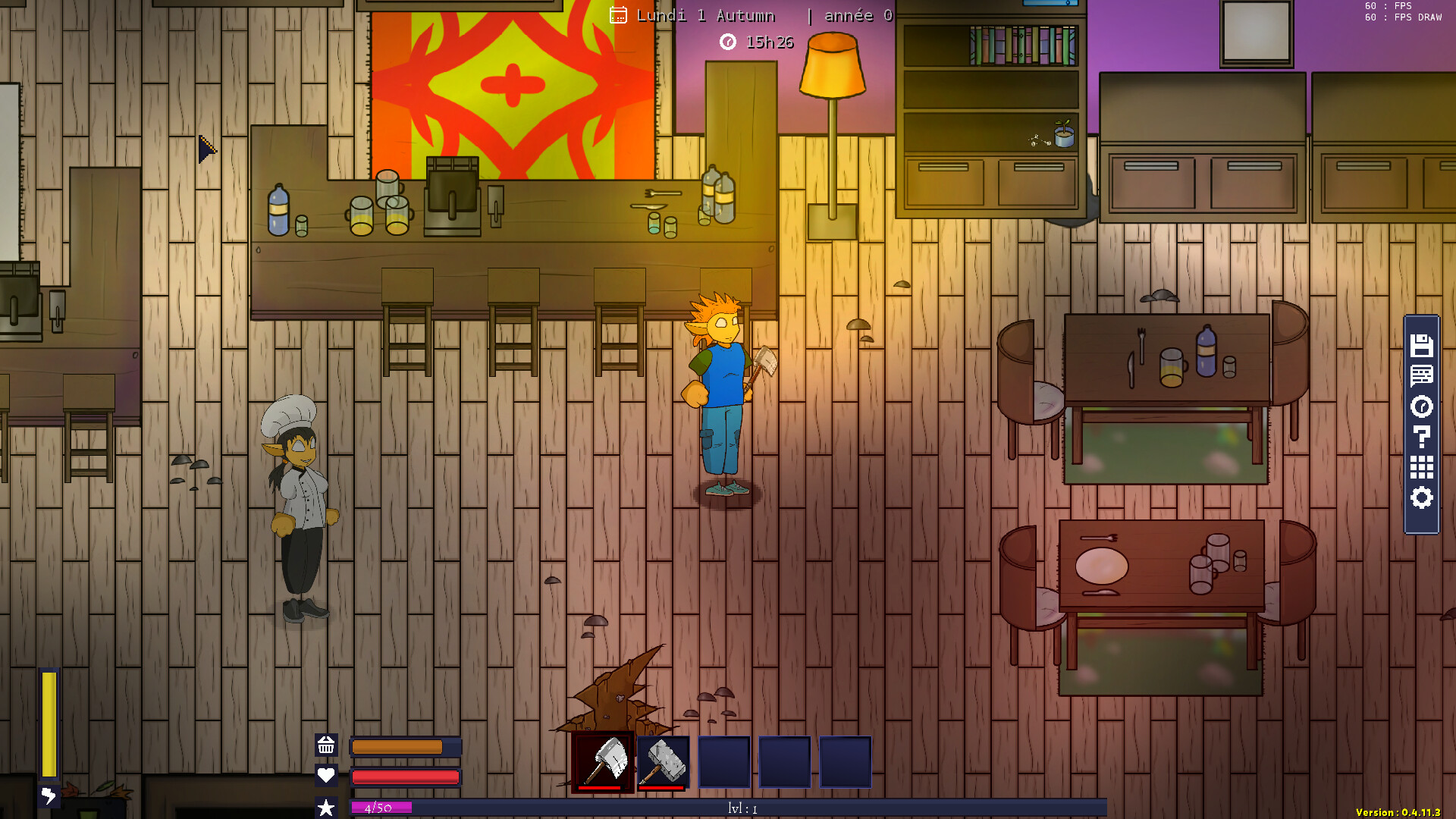The image size is (1456, 819).
Task: Select the axe in the hotbar
Action: pos(603,761)
